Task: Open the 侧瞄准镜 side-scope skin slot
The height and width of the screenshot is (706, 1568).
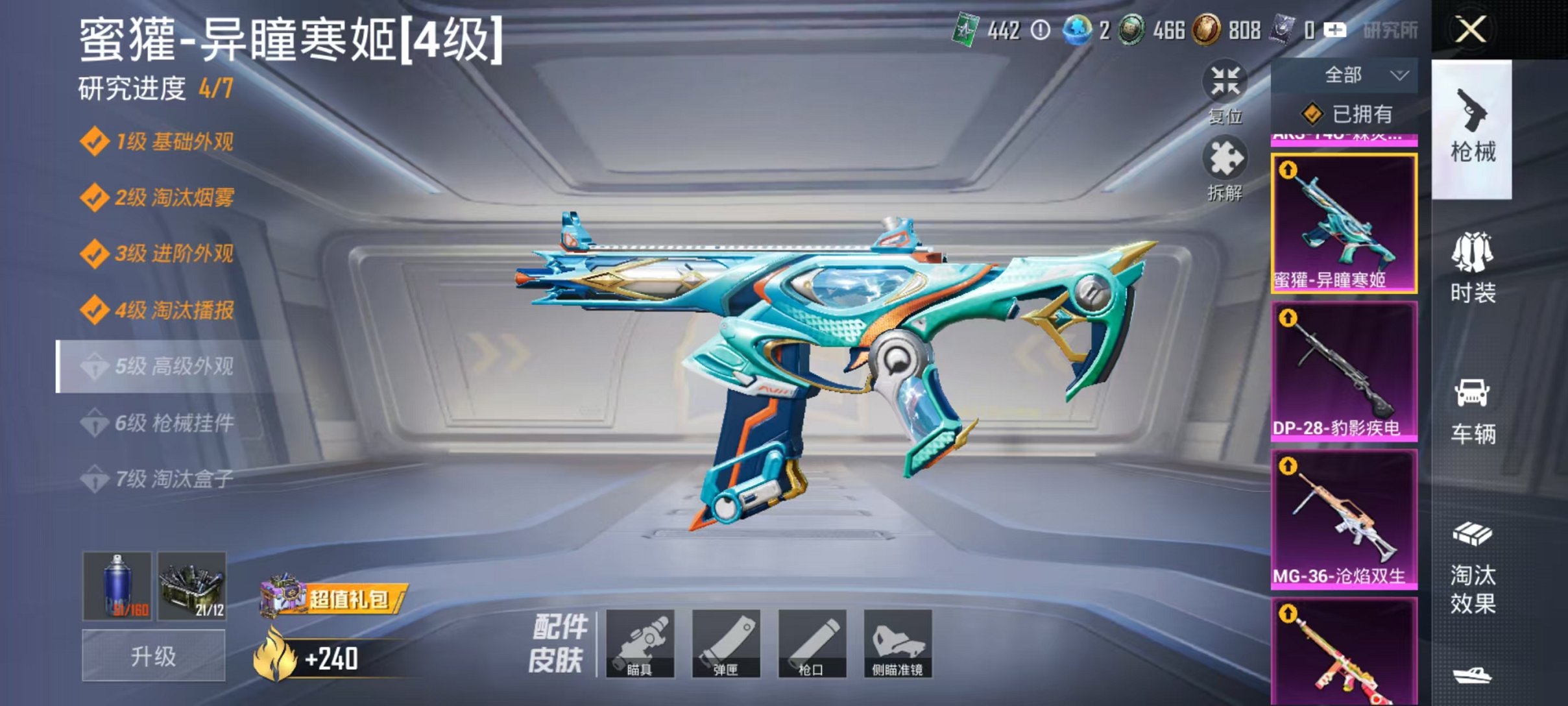Action: pos(898,644)
